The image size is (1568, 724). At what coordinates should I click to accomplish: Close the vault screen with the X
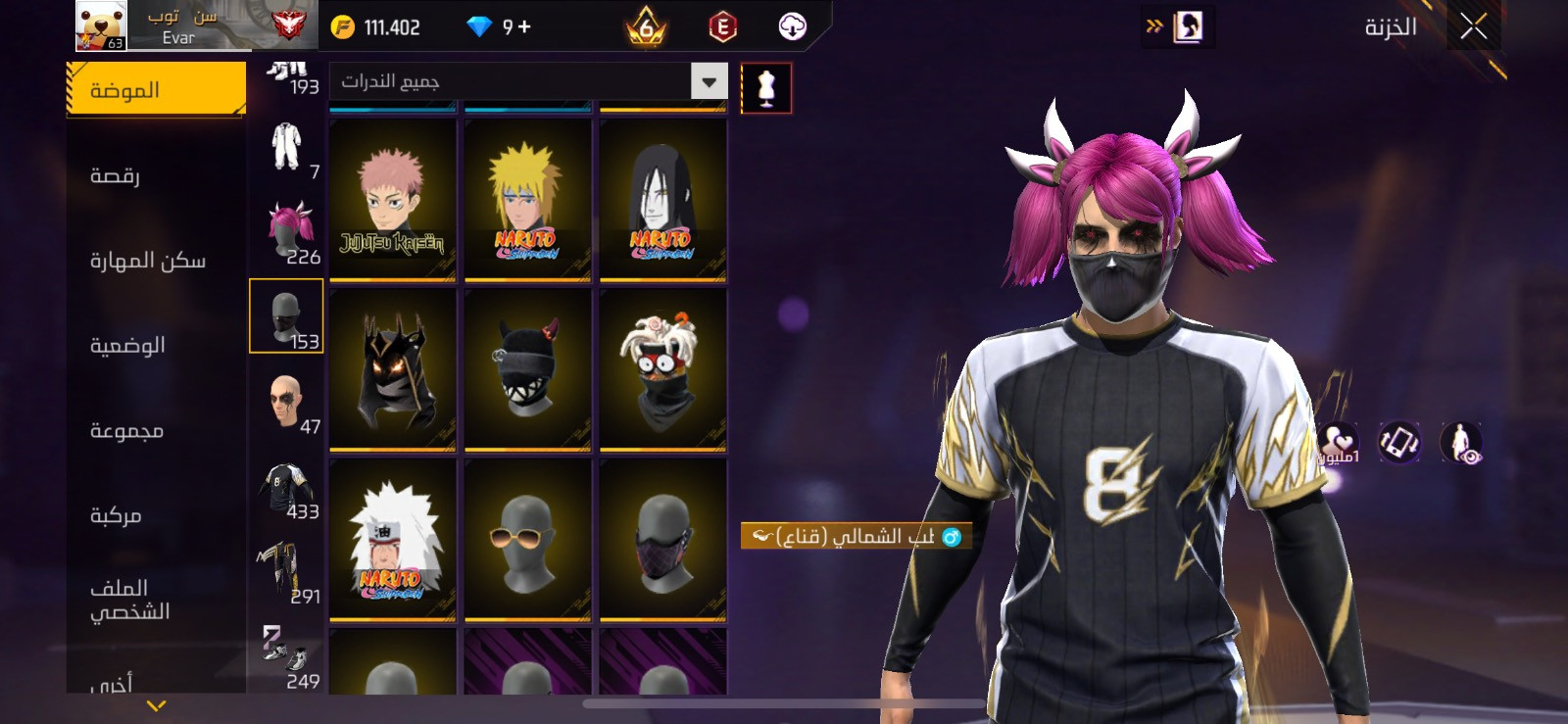tap(1473, 26)
